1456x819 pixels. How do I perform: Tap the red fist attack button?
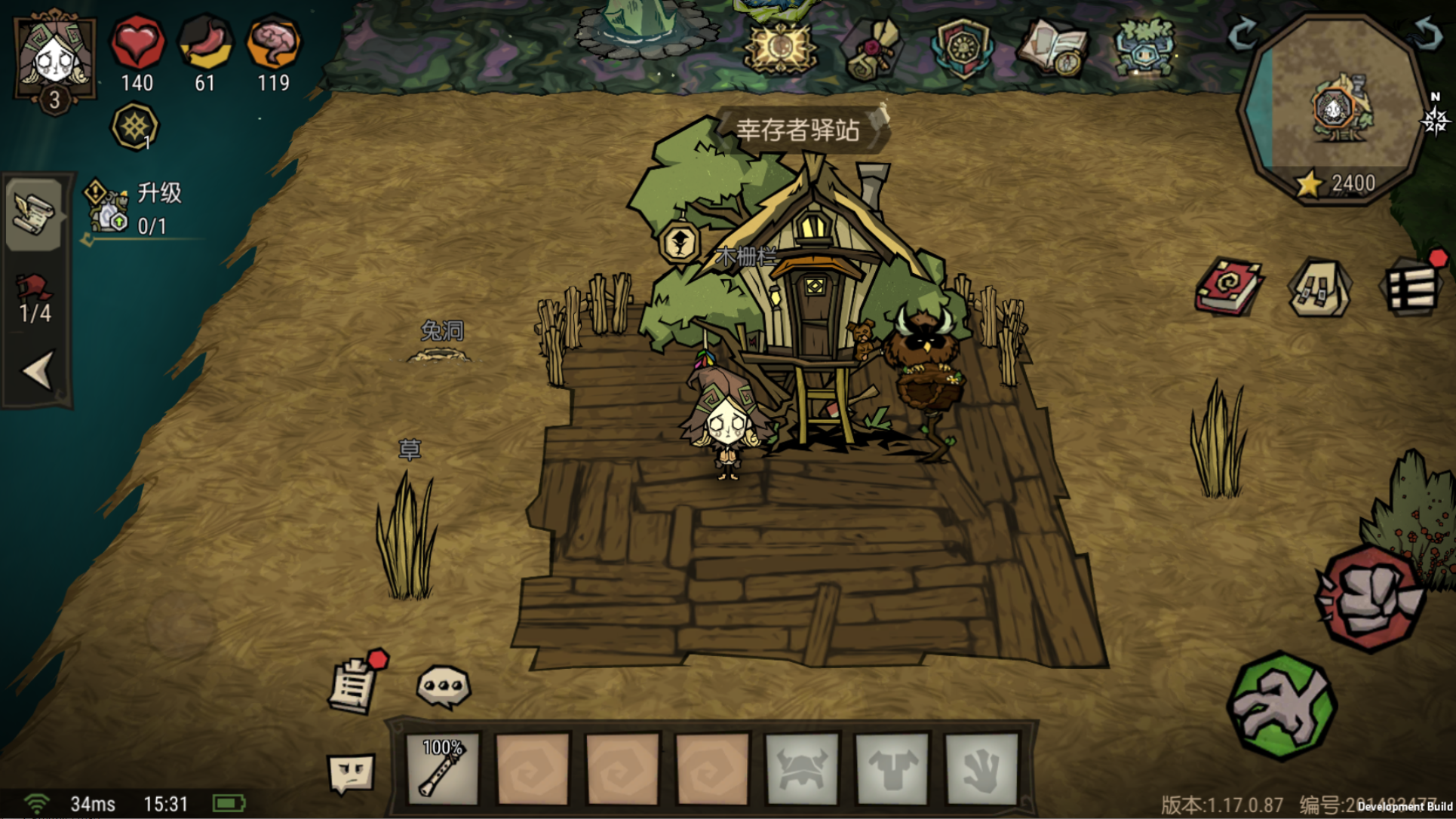1369,598
